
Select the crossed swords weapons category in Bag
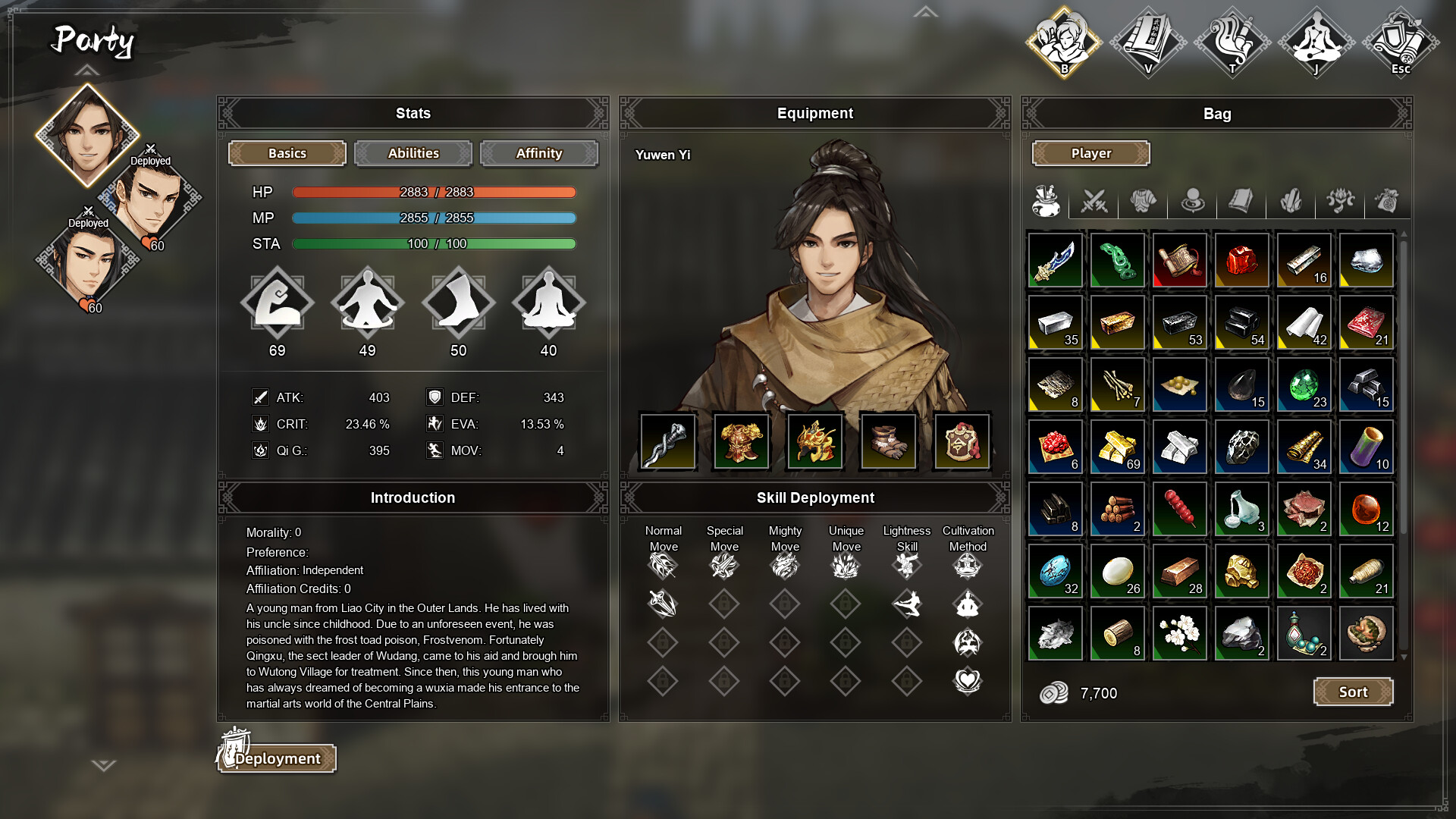[x=1094, y=199]
